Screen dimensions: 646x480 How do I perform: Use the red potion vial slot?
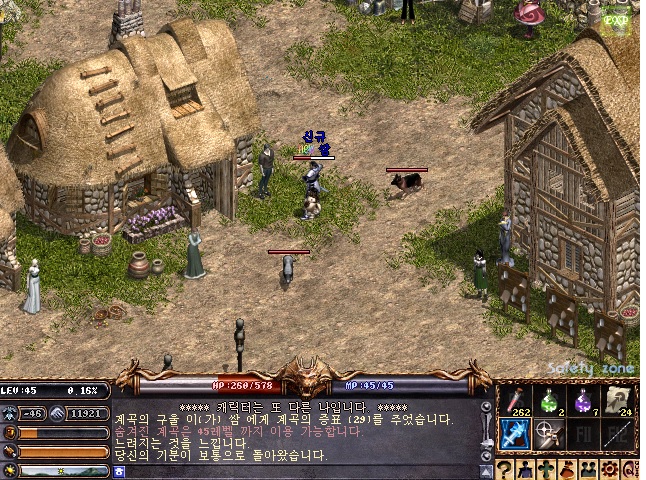coord(515,402)
